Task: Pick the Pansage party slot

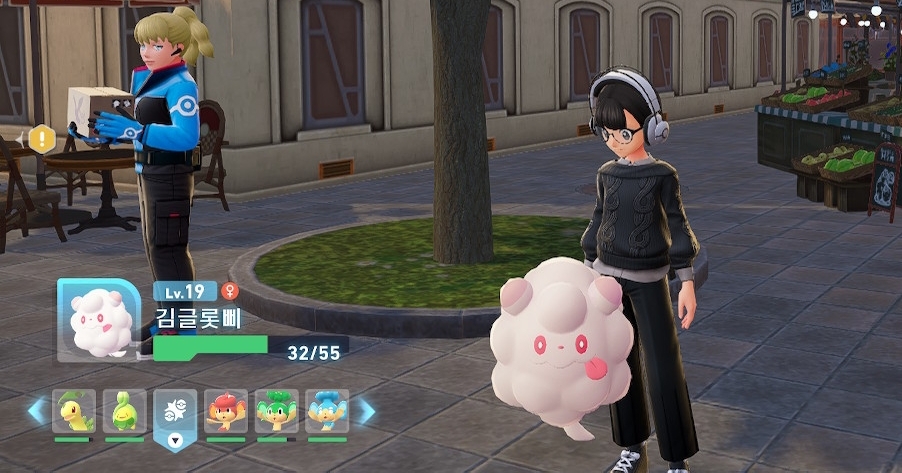Action: point(277,411)
